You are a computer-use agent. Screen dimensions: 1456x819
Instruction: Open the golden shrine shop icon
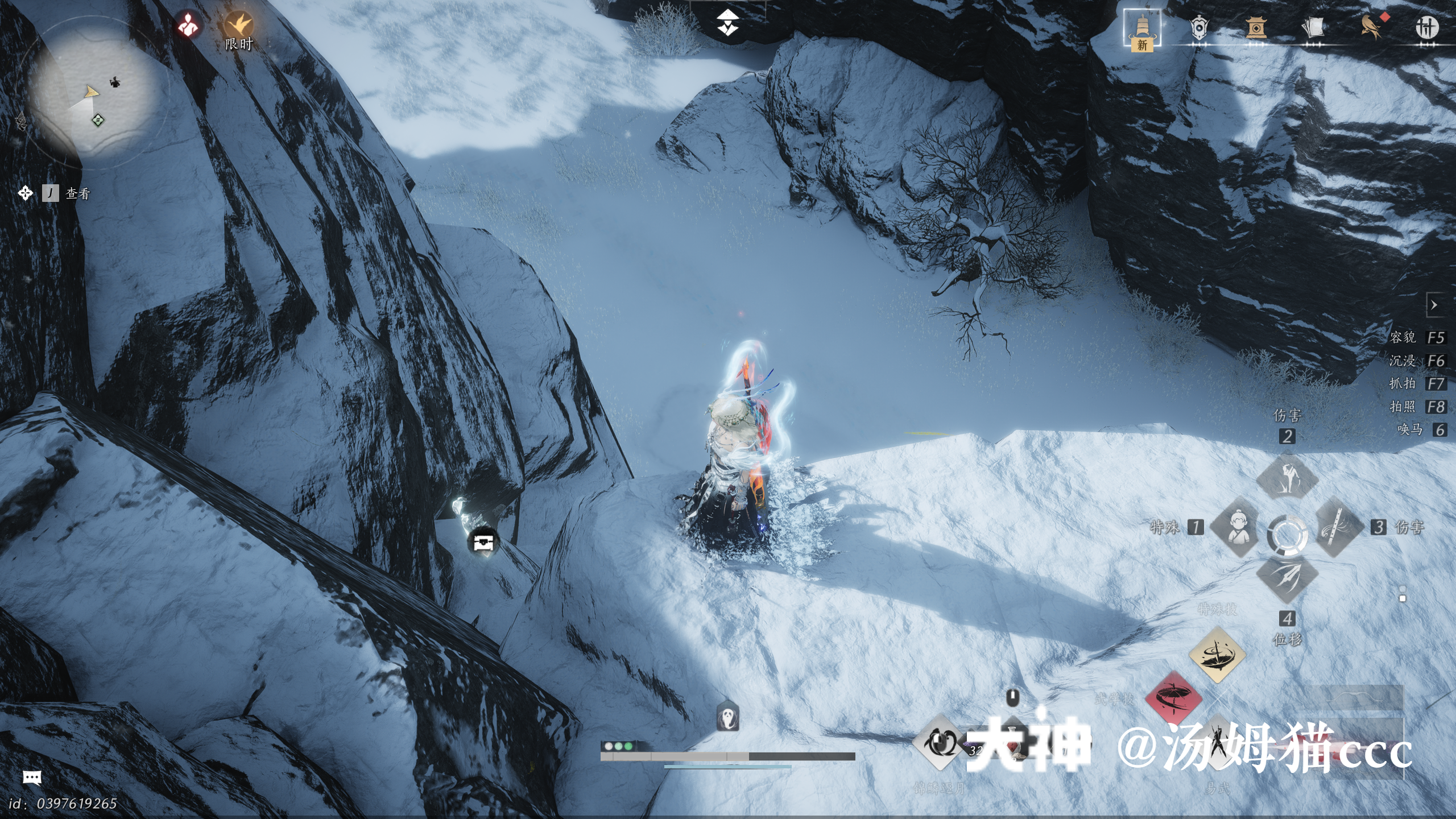[x=1256, y=27]
